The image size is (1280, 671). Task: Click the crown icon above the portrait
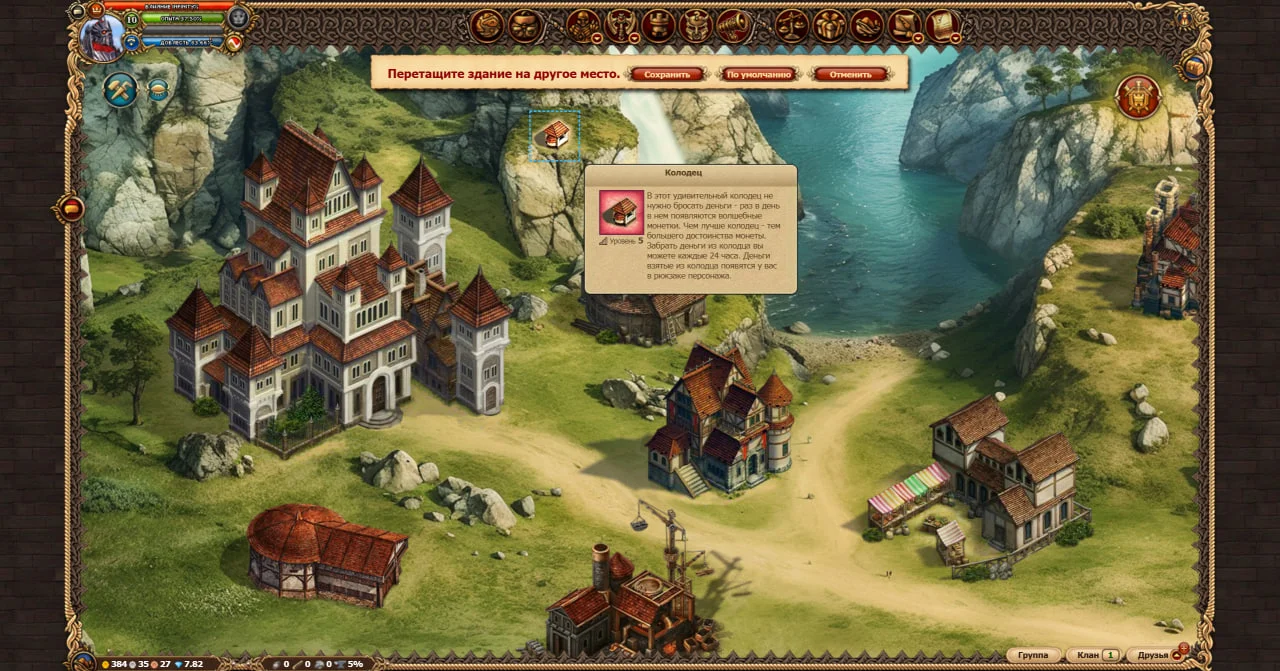(97, 8)
